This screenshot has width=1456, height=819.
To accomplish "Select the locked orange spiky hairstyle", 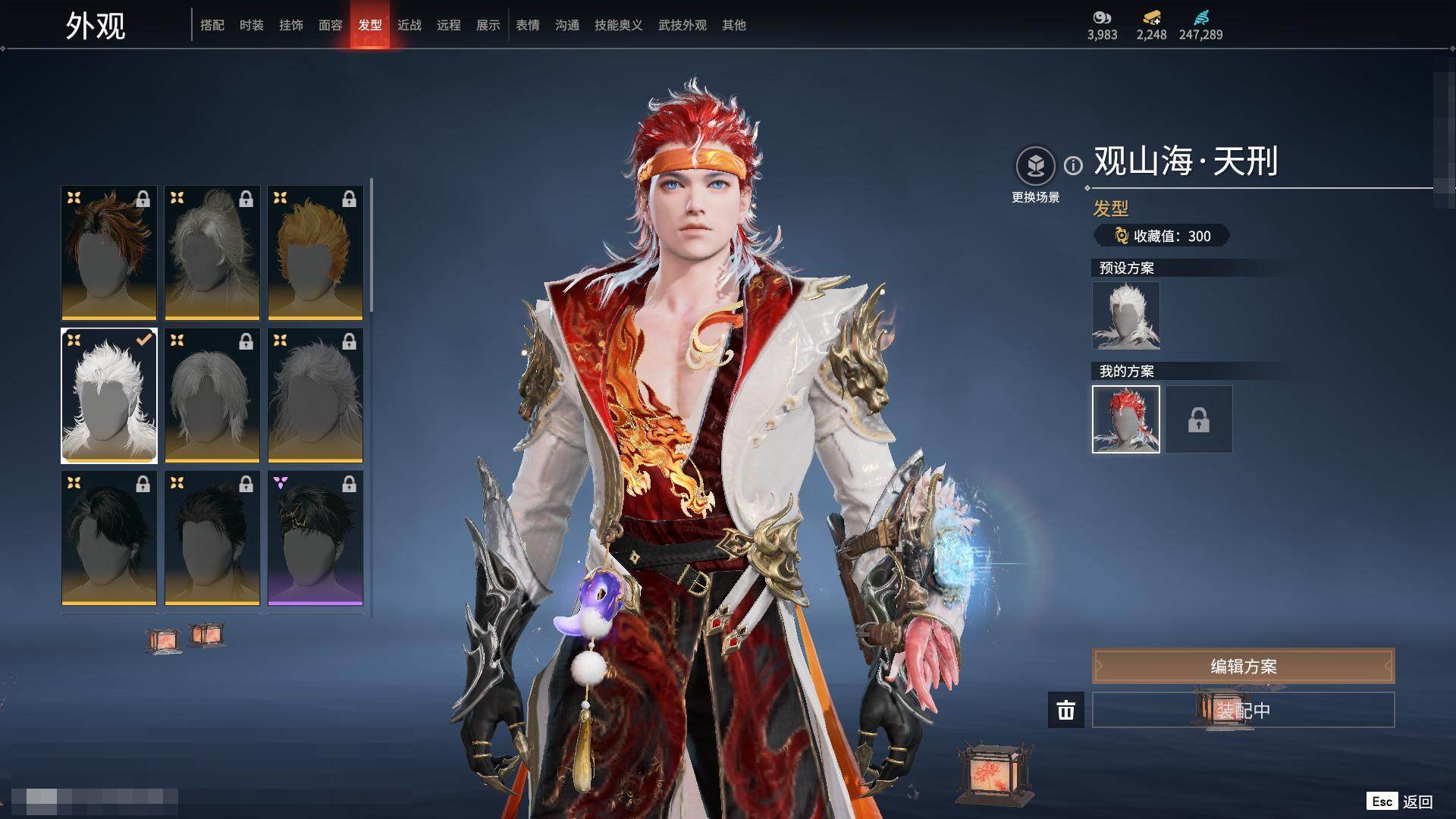I will pyautogui.click(x=315, y=253).
